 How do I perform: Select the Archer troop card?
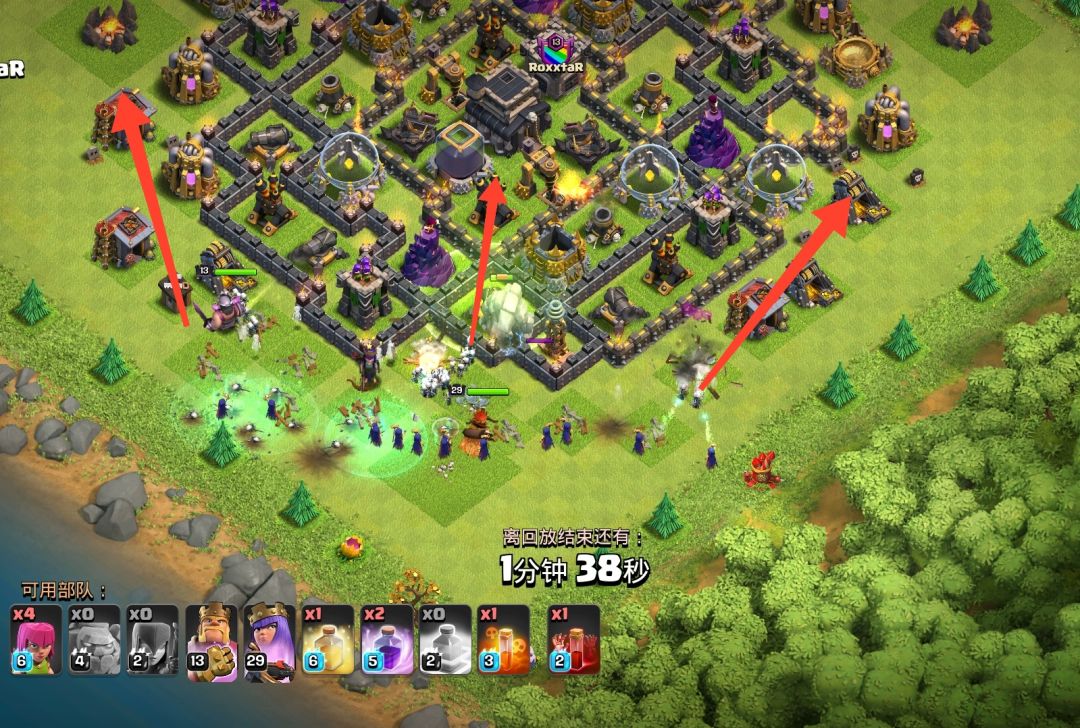coord(35,640)
